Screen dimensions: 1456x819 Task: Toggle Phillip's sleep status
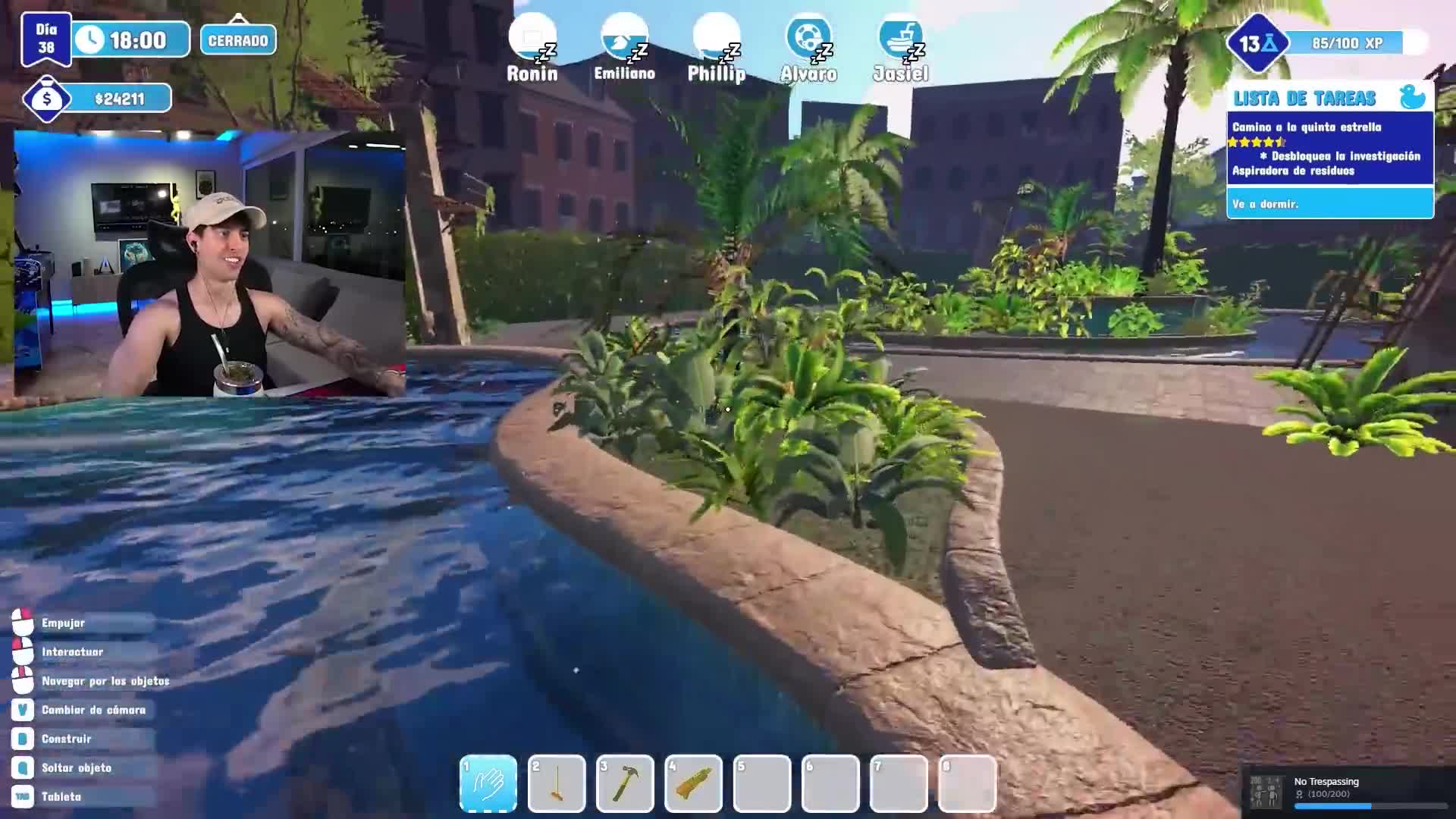715,36
